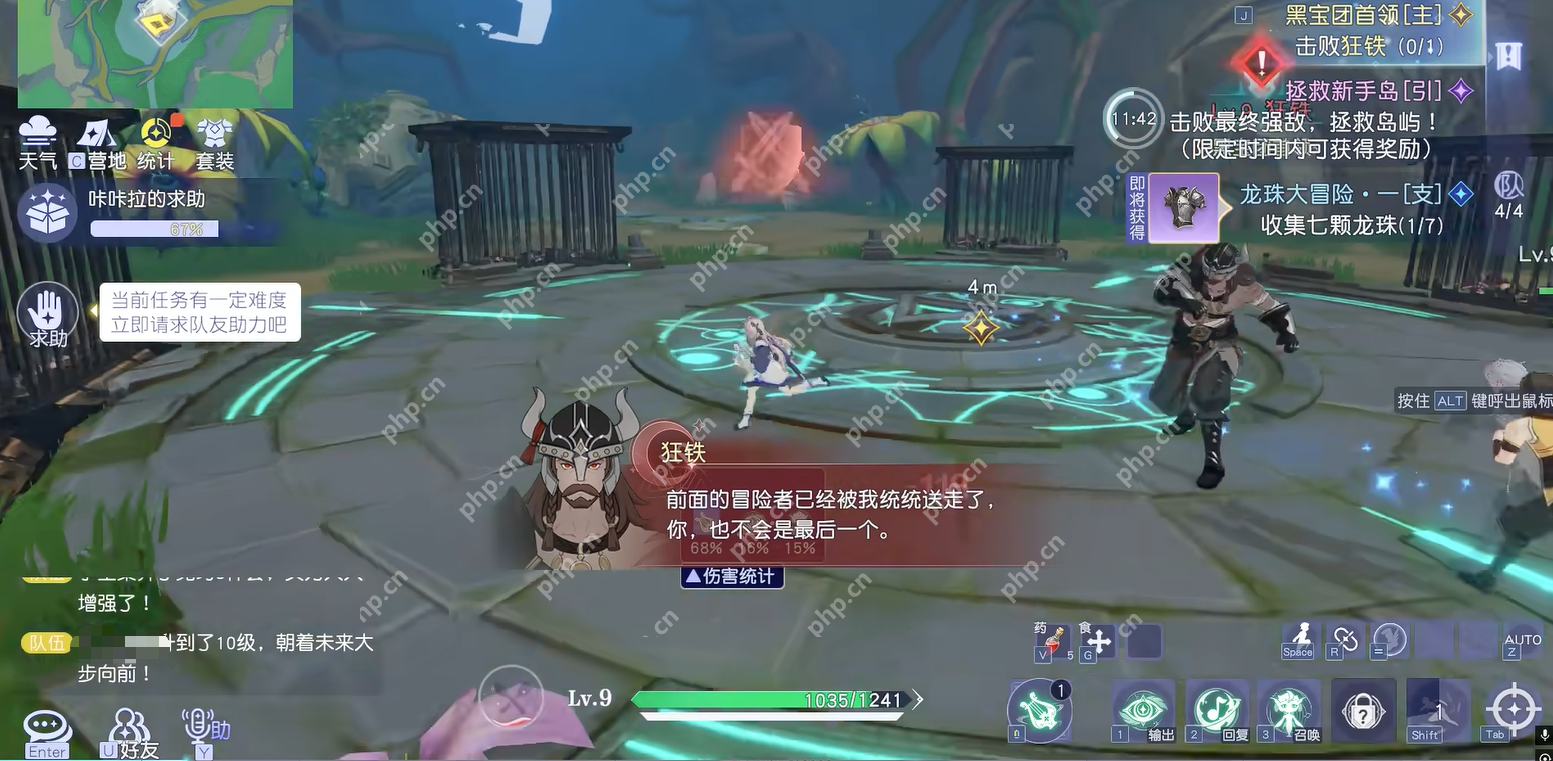Click the 咔咔拉的求助 67% progress bar
Screen dimensions: 1553x761
coord(155,228)
